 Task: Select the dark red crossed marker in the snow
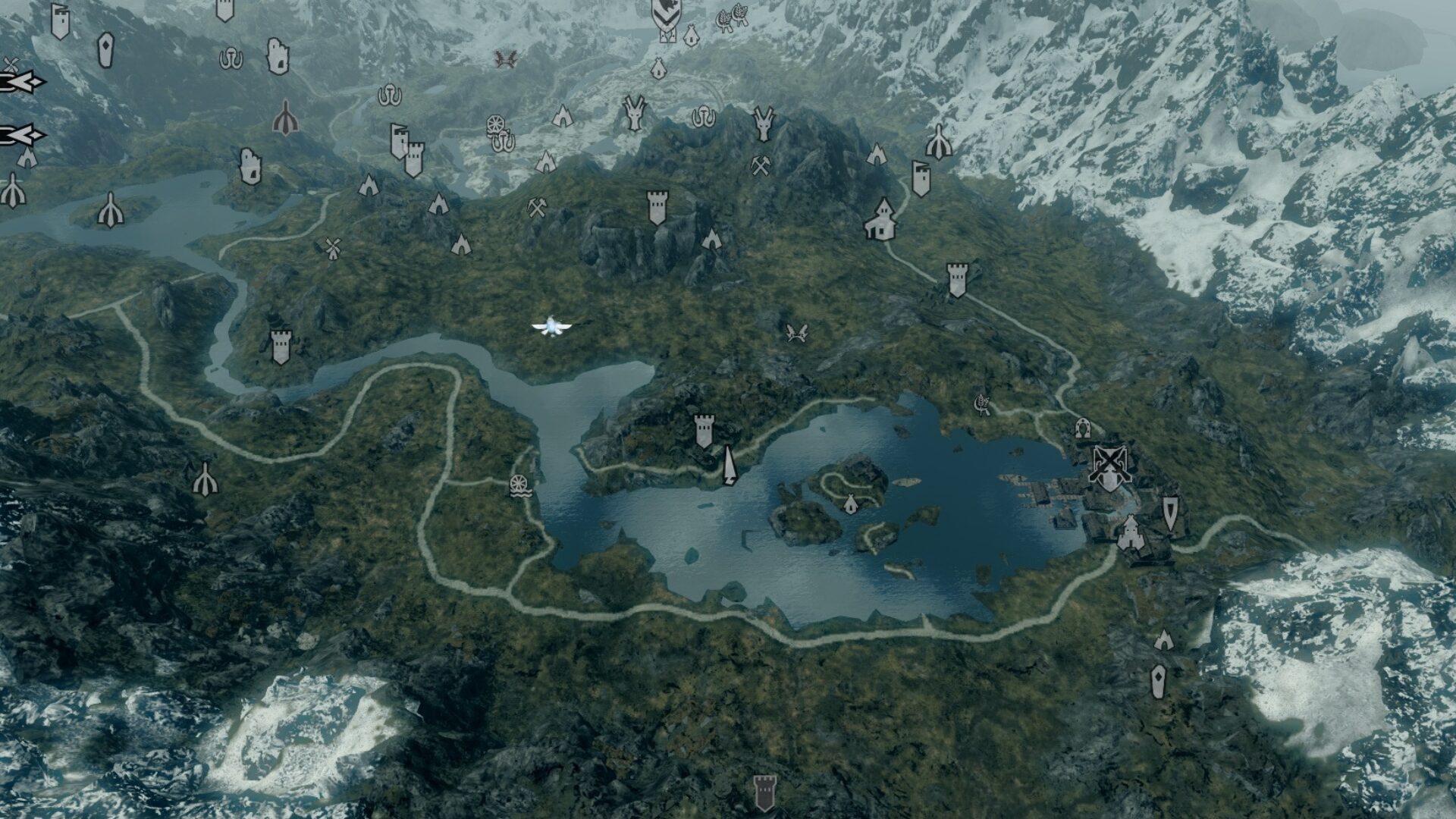click(x=505, y=58)
